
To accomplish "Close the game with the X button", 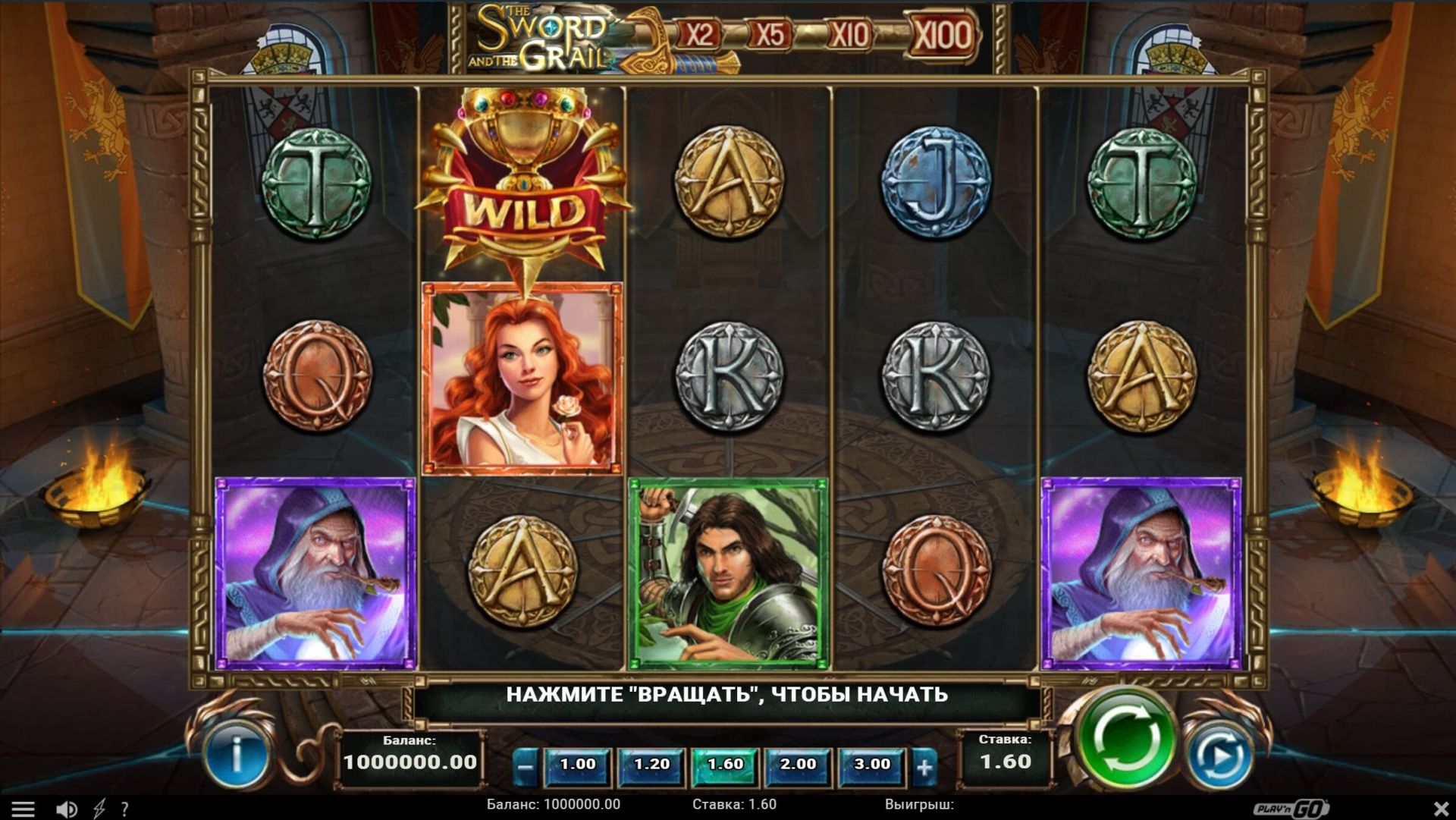I will 1441,809.
